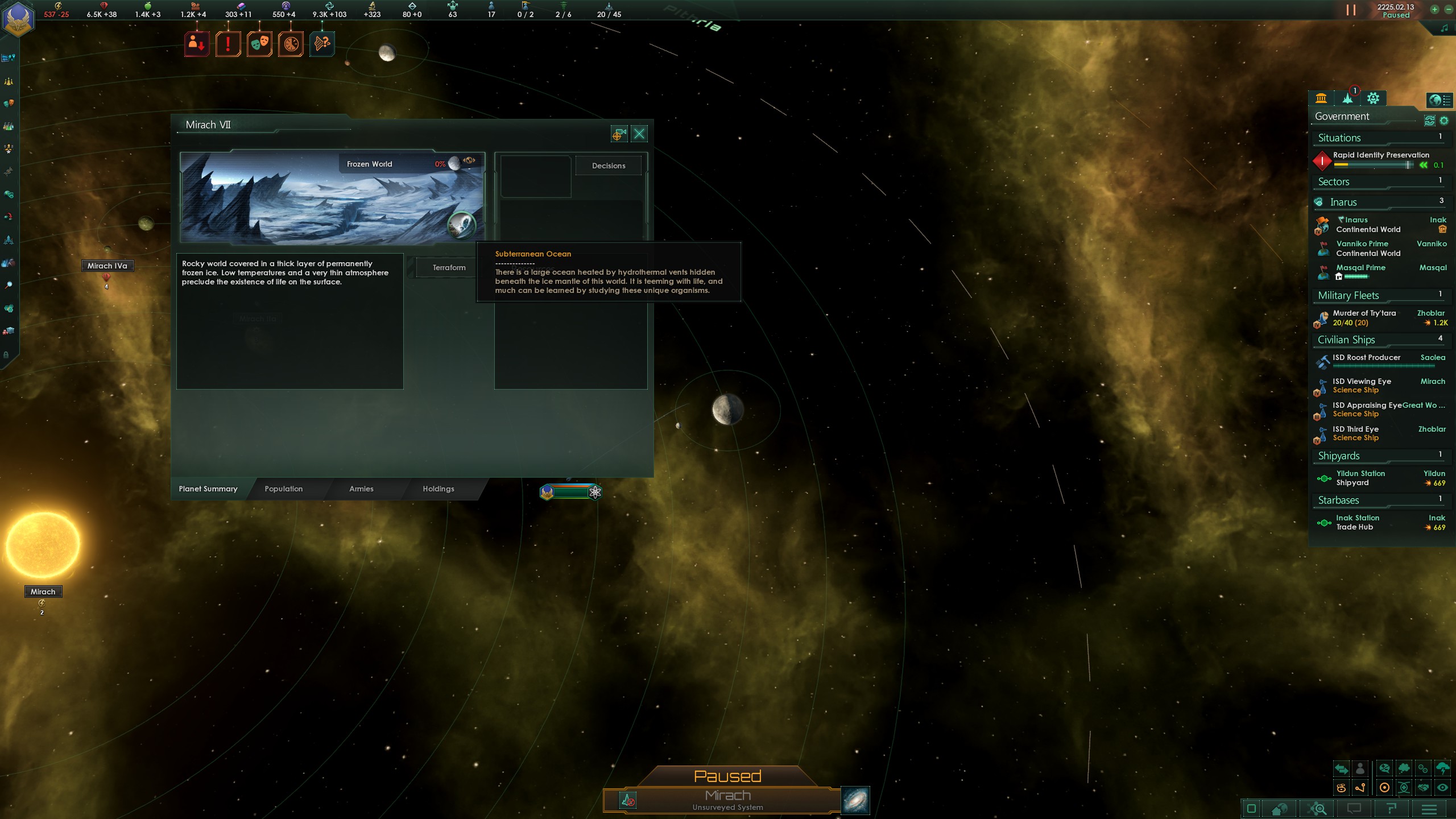Viewport: 1456px width, 819px height.
Task: Switch to the Holdings tab
Action: tap(438, 489)
